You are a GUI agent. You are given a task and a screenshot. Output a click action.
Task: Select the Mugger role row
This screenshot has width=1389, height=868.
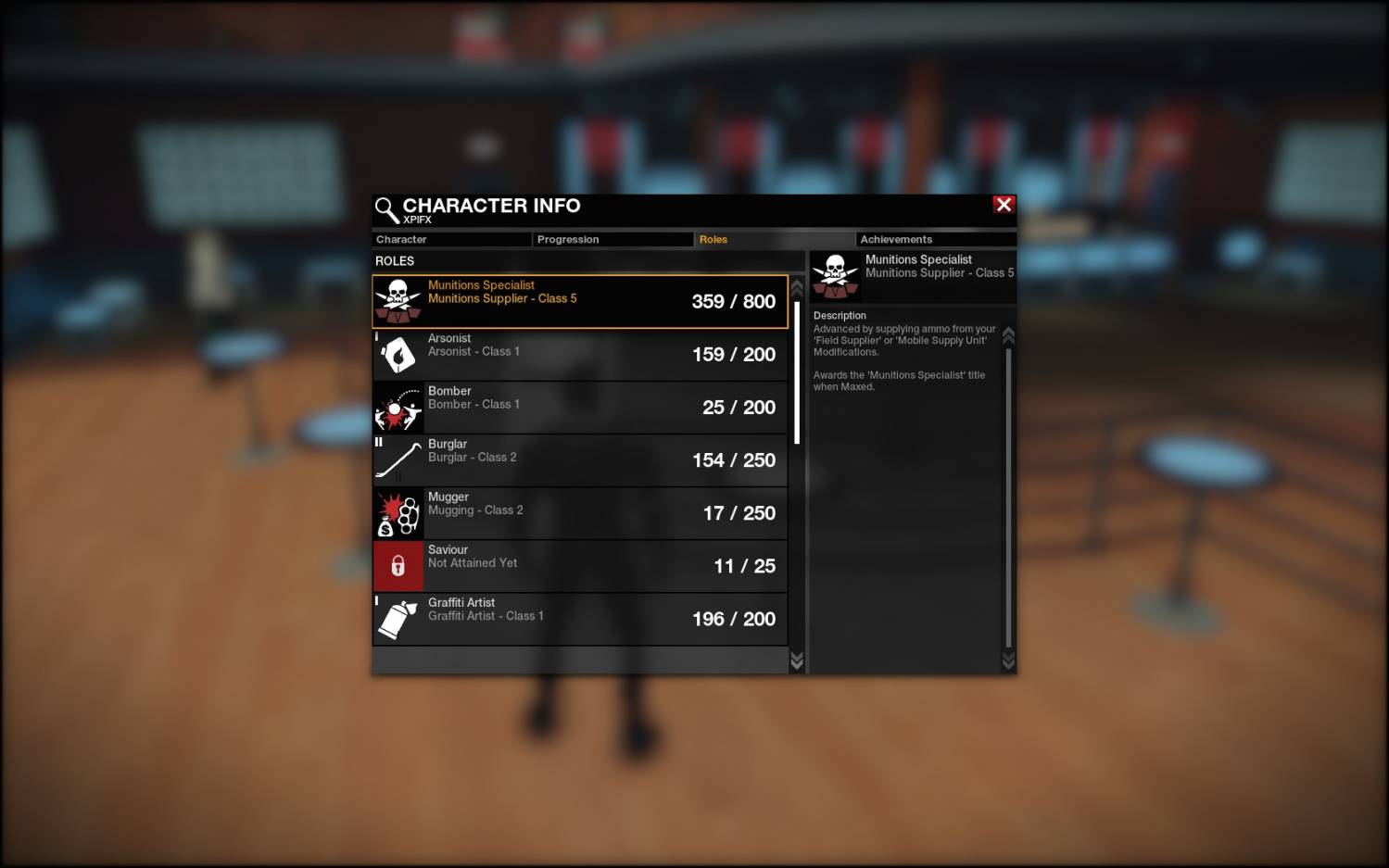click(x=580, y=513)
